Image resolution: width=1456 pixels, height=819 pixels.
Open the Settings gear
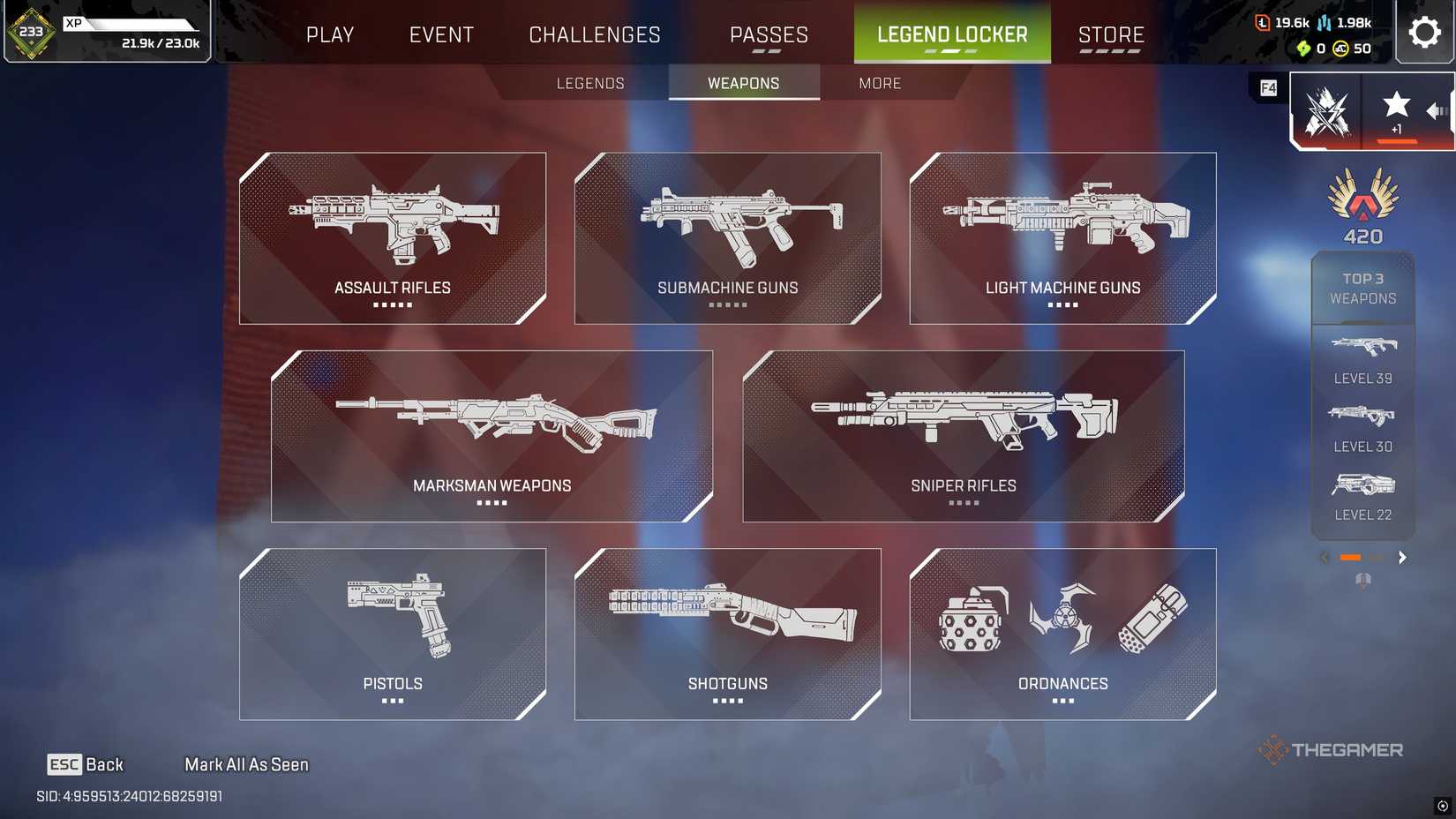click(x=1424, y=32)
